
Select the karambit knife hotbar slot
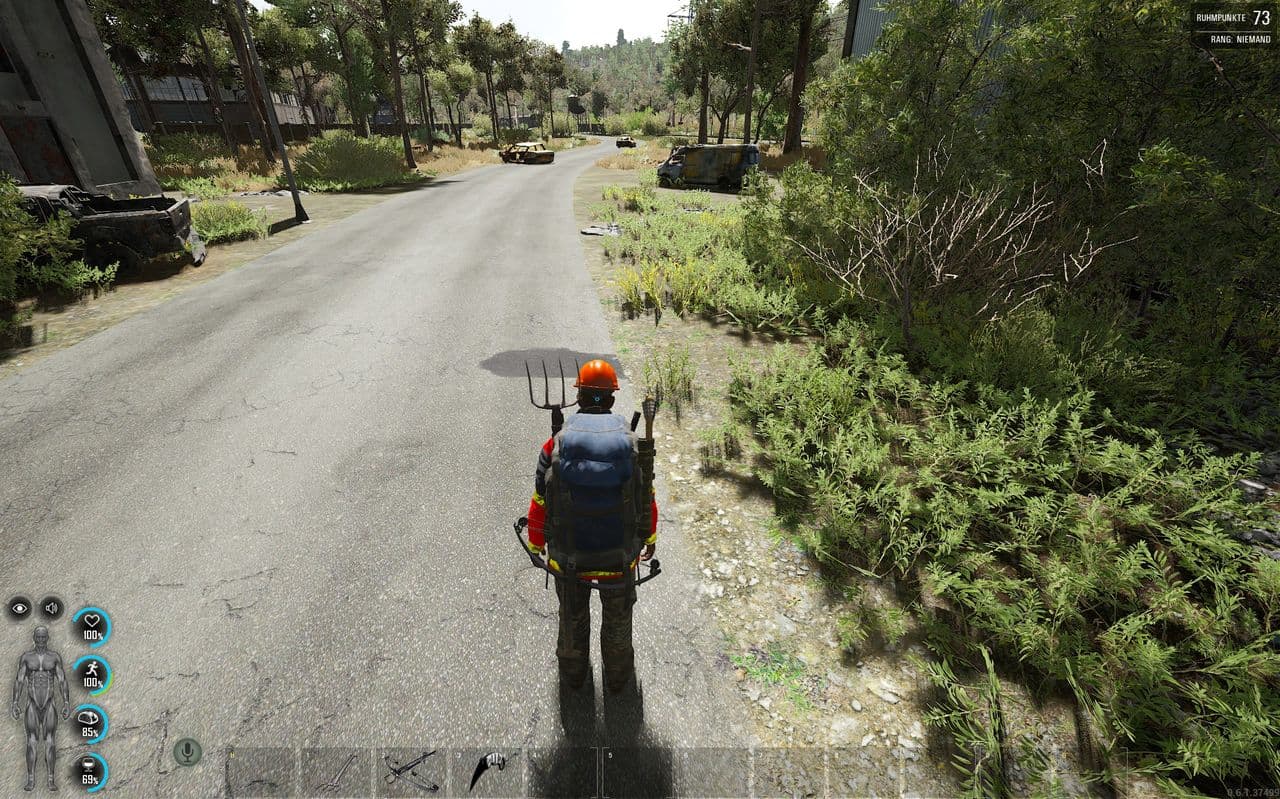tap(486, 772)
